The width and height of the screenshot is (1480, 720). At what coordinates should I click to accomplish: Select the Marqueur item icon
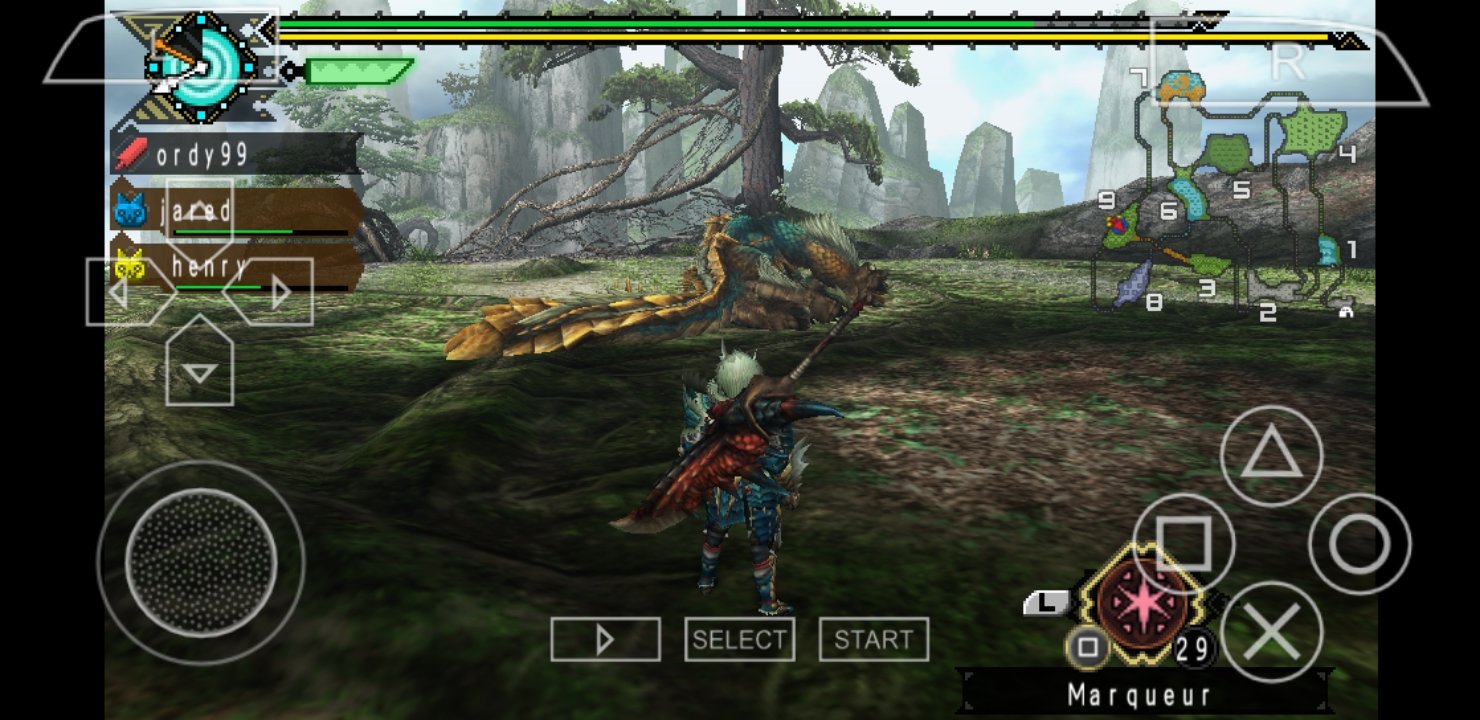pyautogui.click(x=1143, y=605)
